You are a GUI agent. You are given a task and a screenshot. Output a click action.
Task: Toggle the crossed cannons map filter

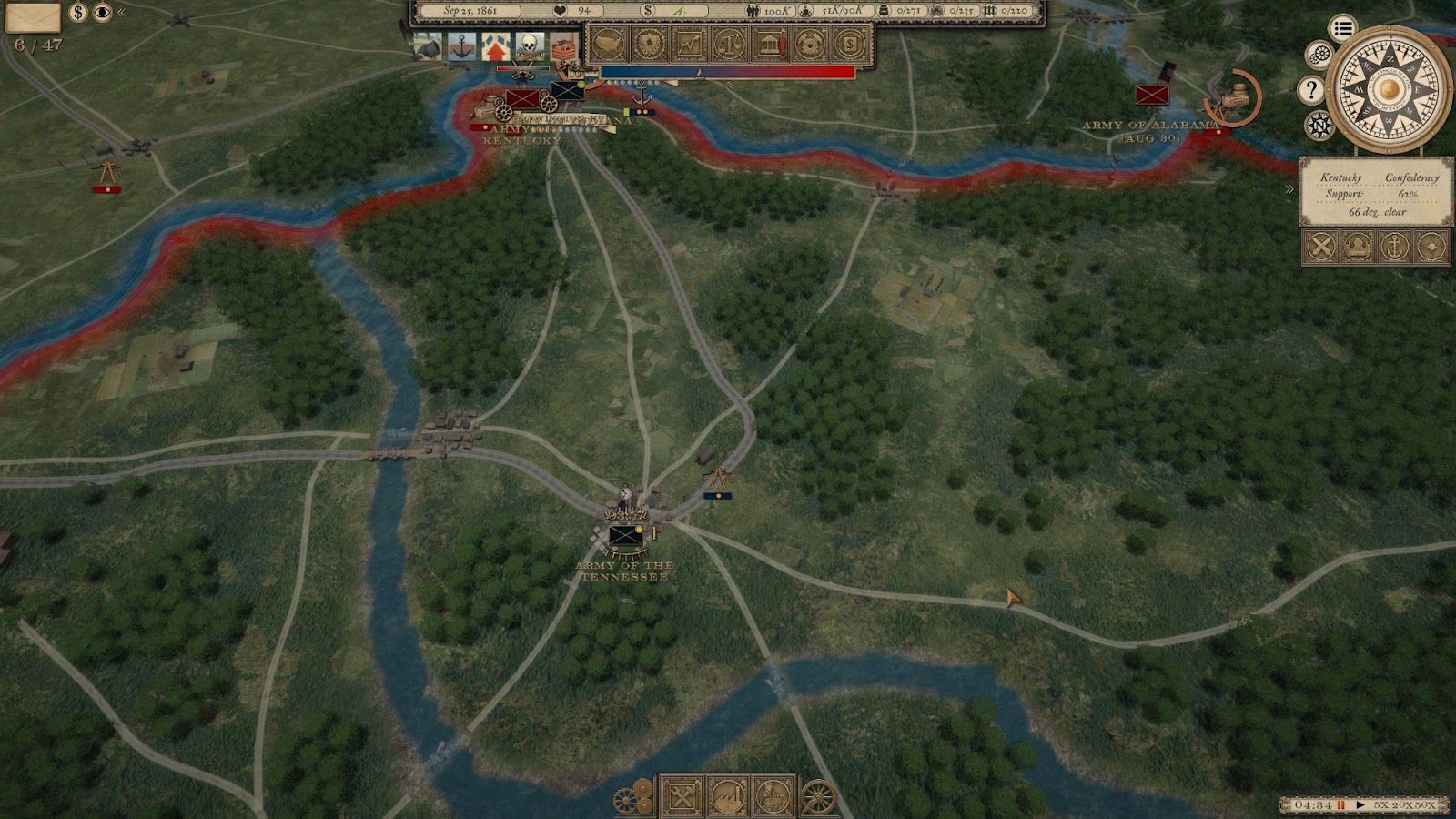click(x=1321, y=246)
